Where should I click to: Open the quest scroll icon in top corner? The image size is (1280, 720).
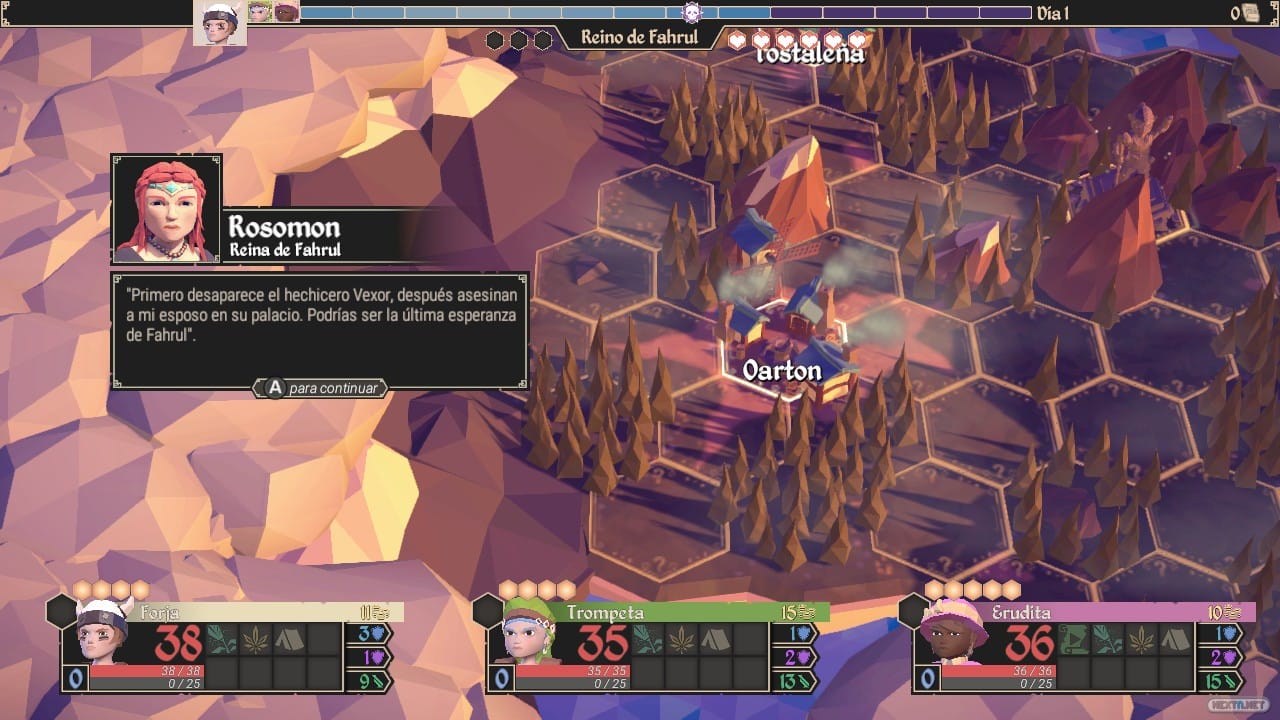pos(1250,13)
